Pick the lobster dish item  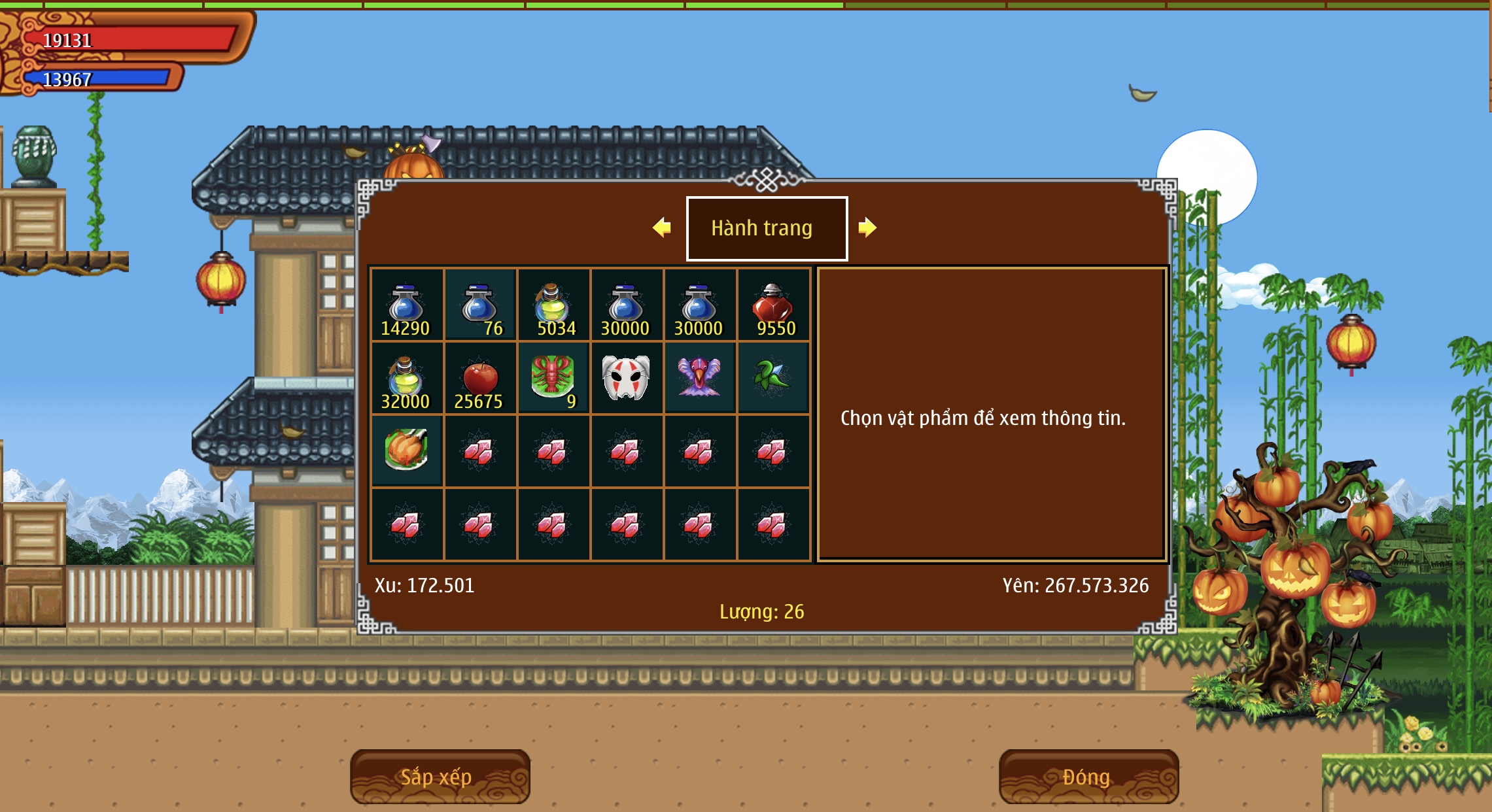pos(553,379)
